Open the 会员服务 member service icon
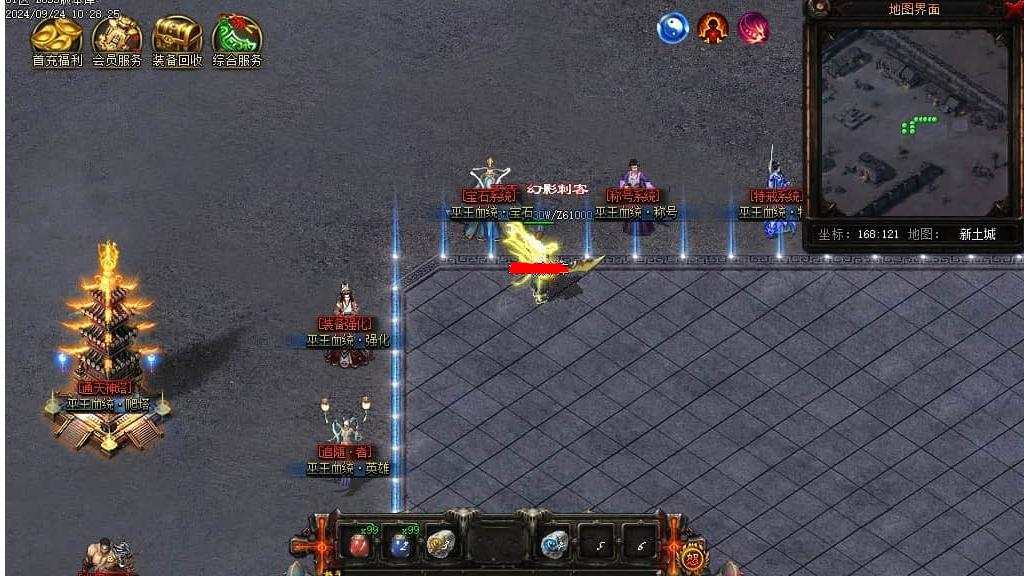1024x576 pixels. pos(117,37)
